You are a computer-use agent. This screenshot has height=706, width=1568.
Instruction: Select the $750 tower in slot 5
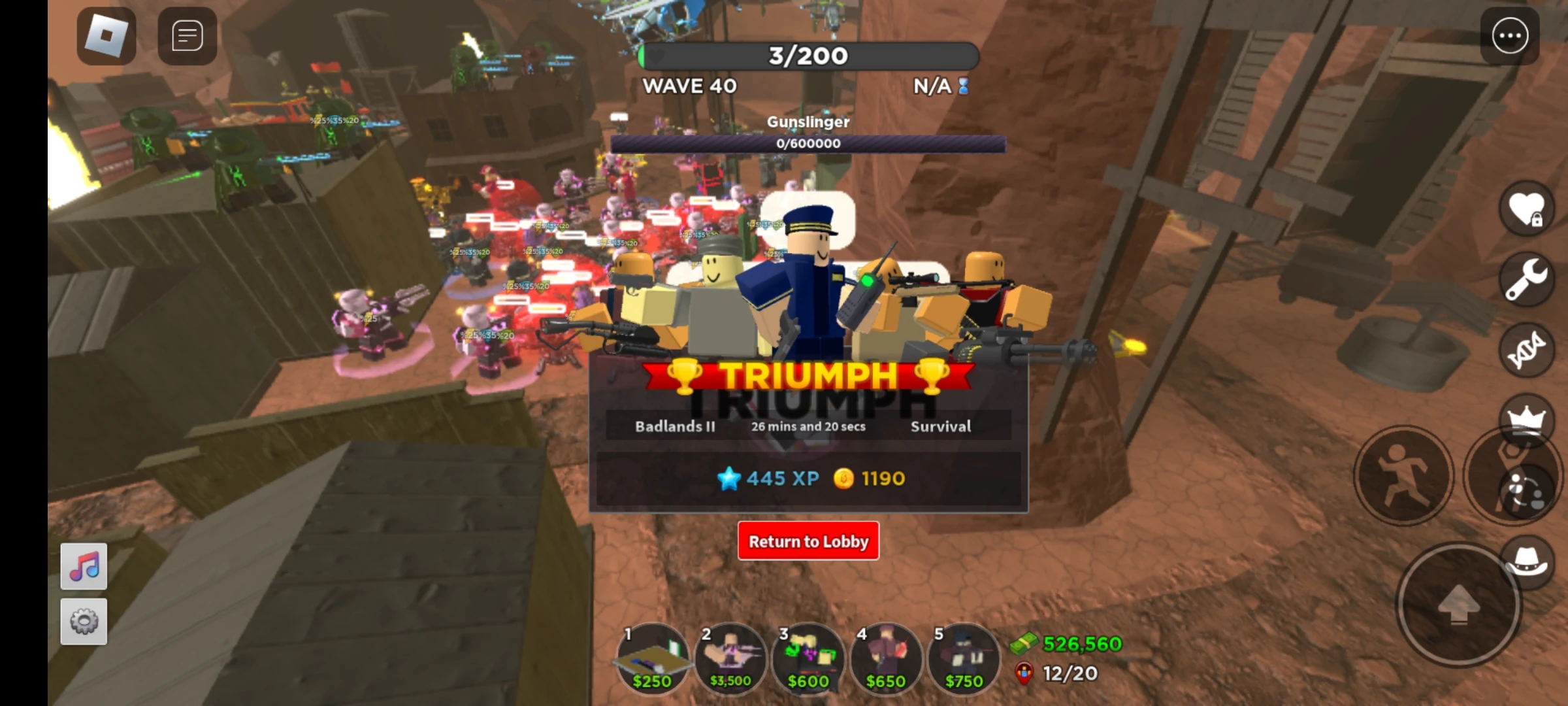click(964, 660)
